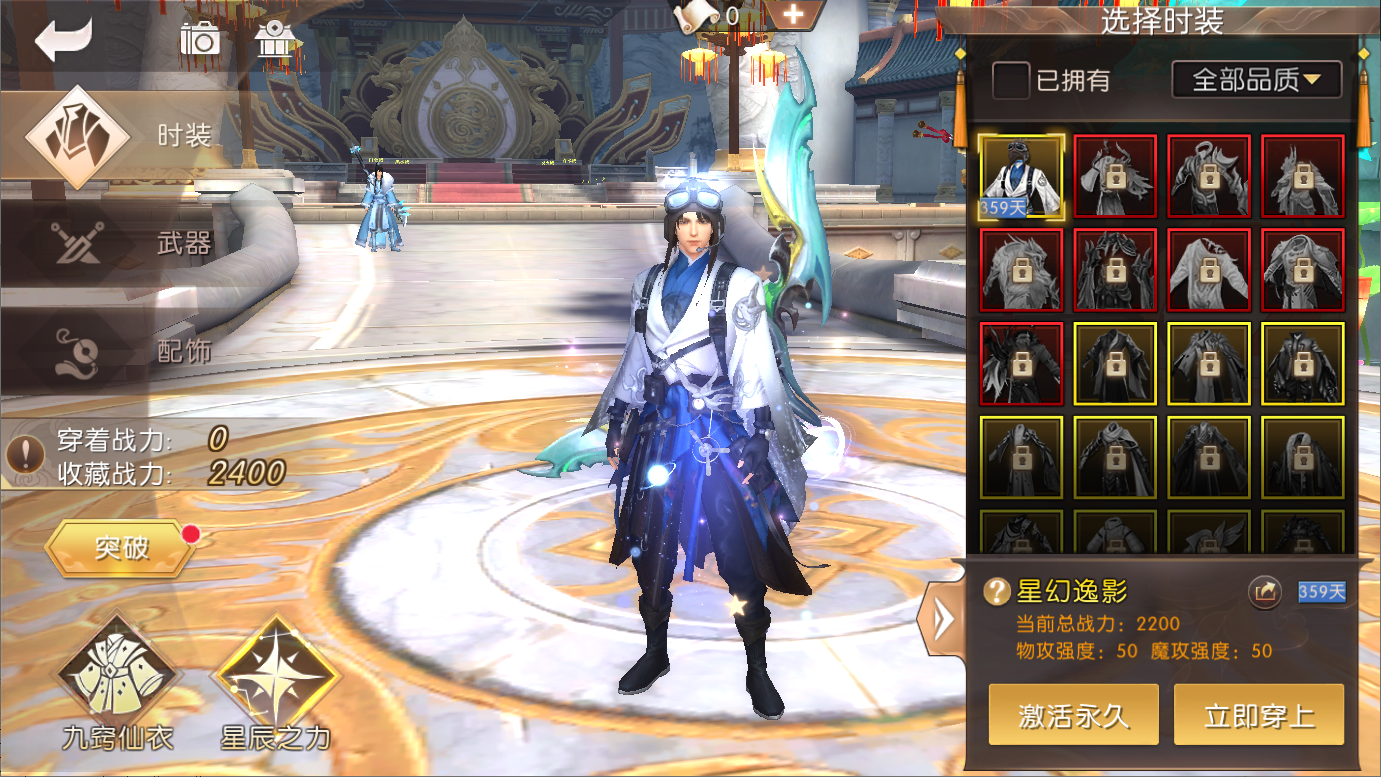The width and height of the screenshot is (1381, 777).
Task: Click 激活永久 to activate permanently
Action: [x=1073, y=715]
